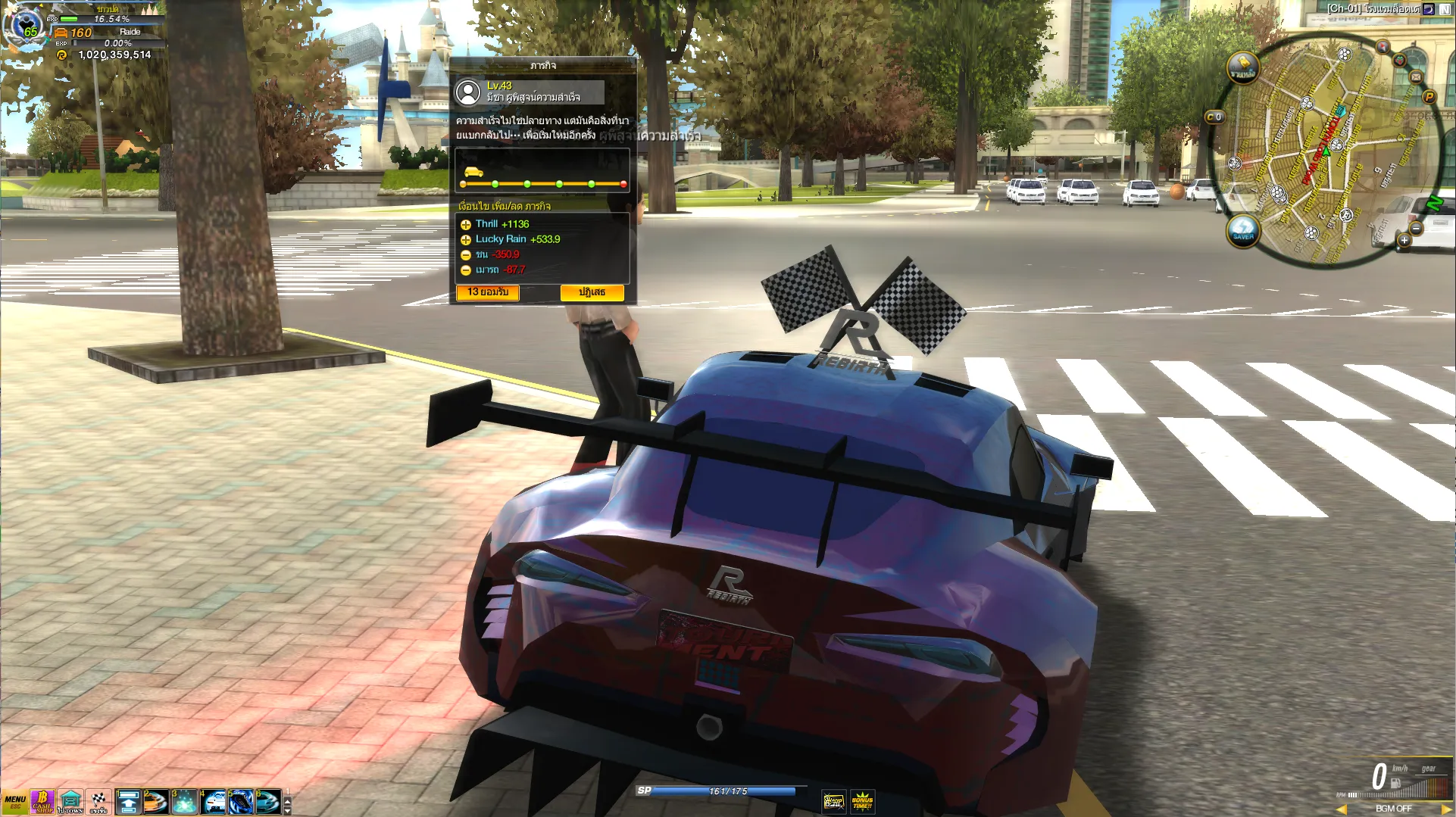Toggle the BGM OFF control

click(1393, 809)
